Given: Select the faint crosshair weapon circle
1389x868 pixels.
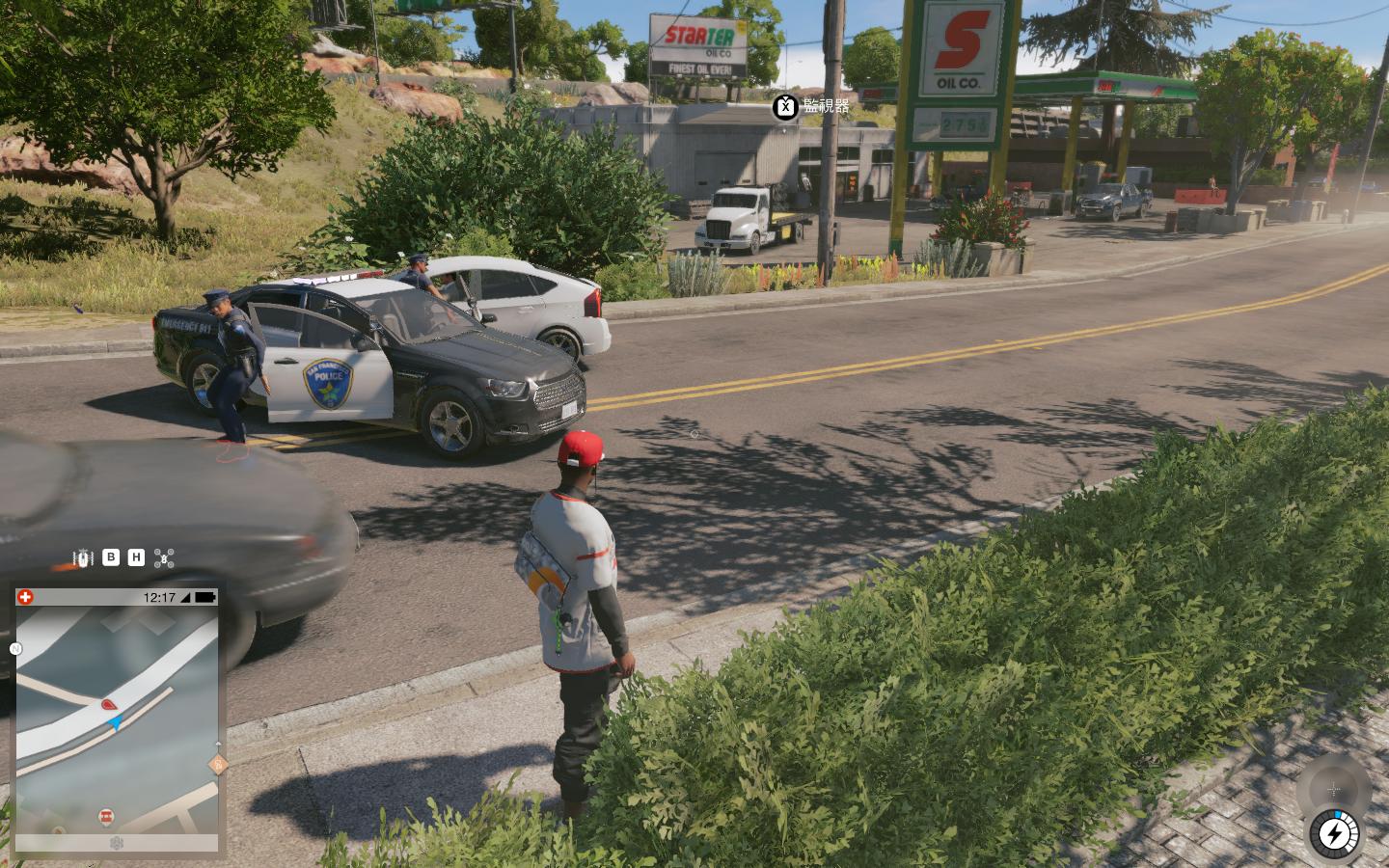Looking at the screenshot, I should (1333, 790).
